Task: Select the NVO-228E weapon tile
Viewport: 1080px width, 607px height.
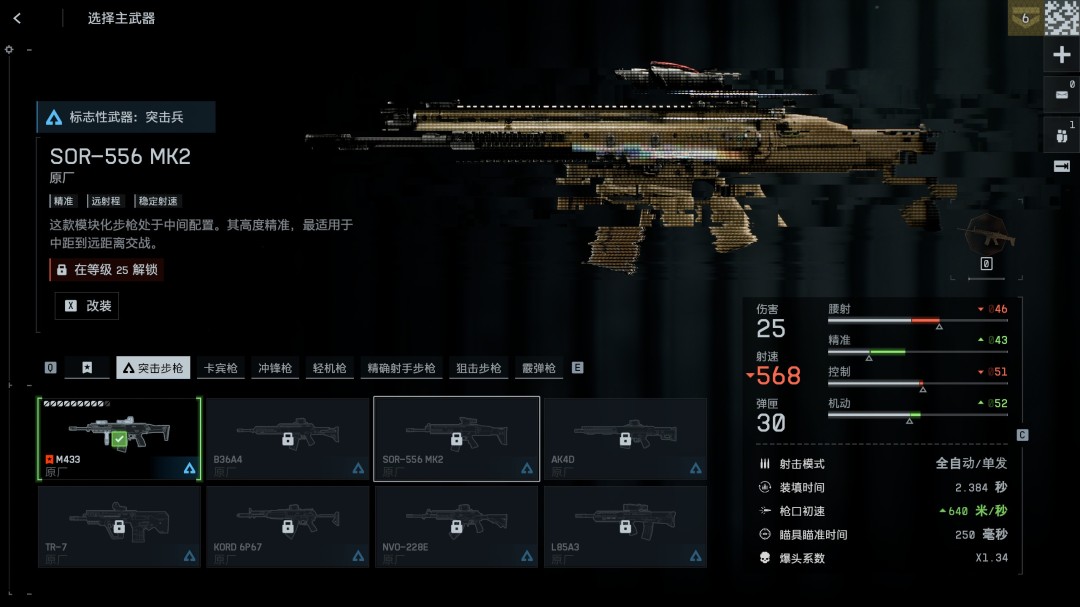Action: coord(456,526)
